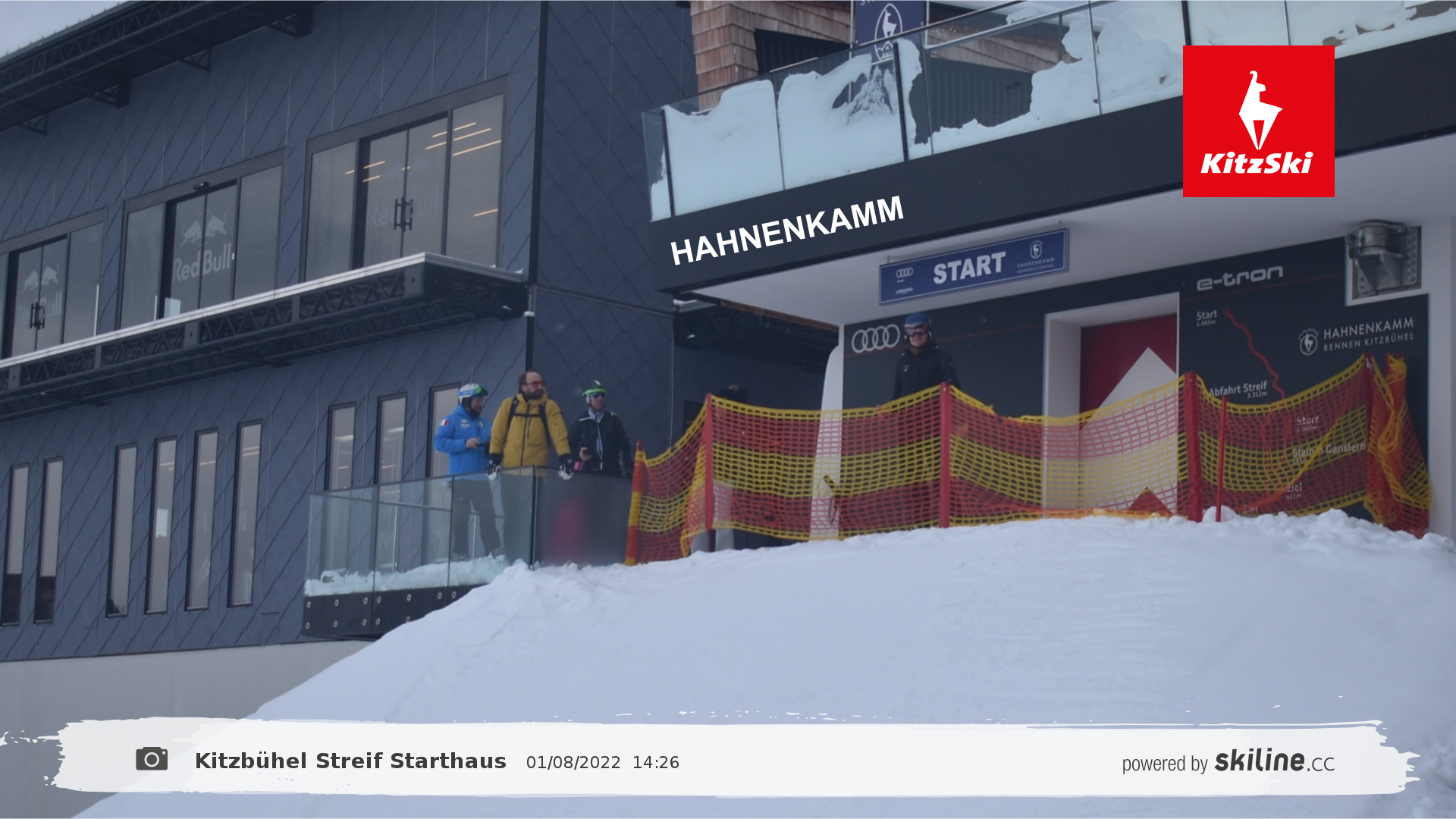Open the skiline.cc powered-by link
This screenshot has height=819, width=1456.
(x=1228, y=761)
